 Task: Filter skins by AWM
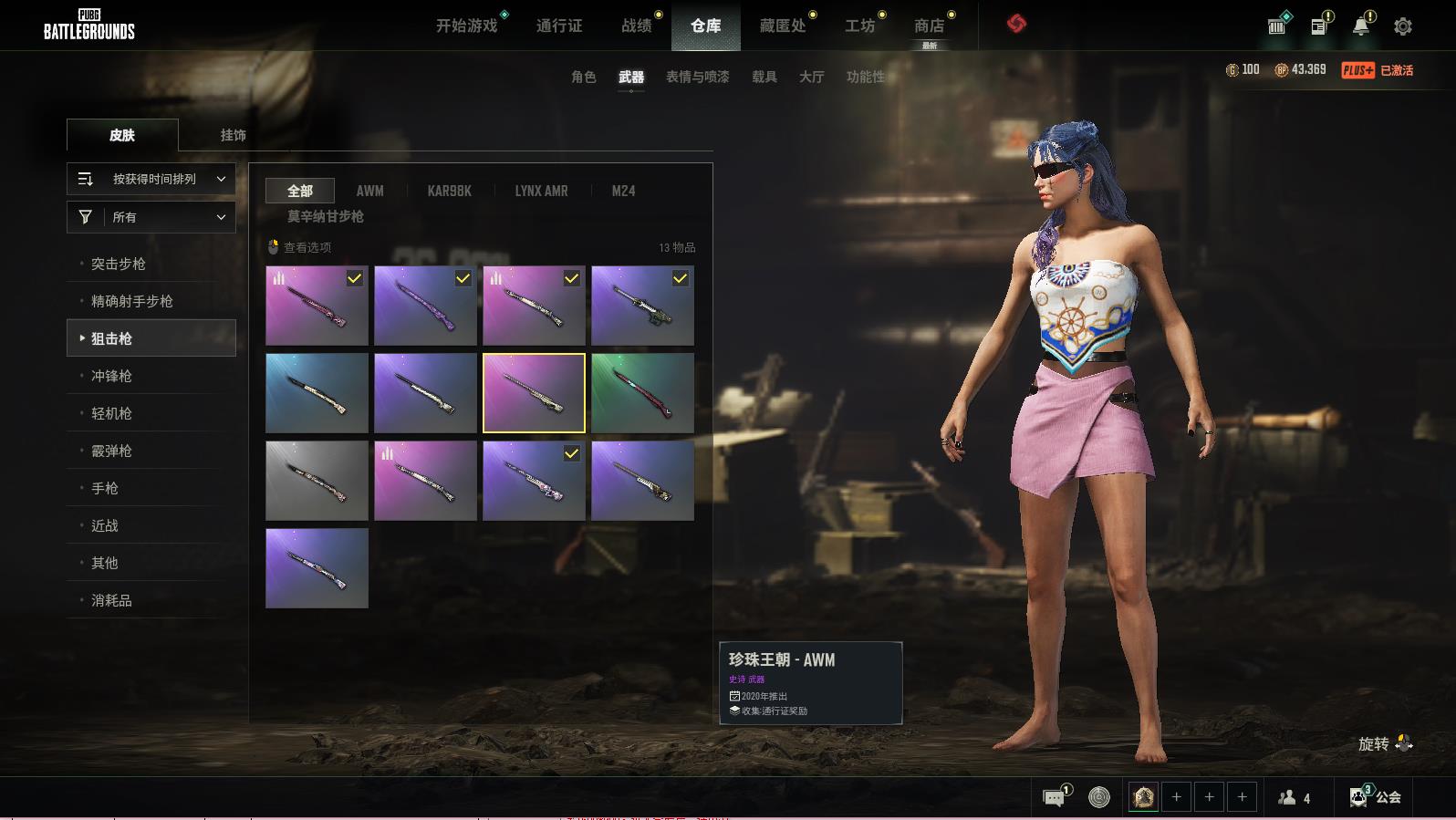pos(369,191)
